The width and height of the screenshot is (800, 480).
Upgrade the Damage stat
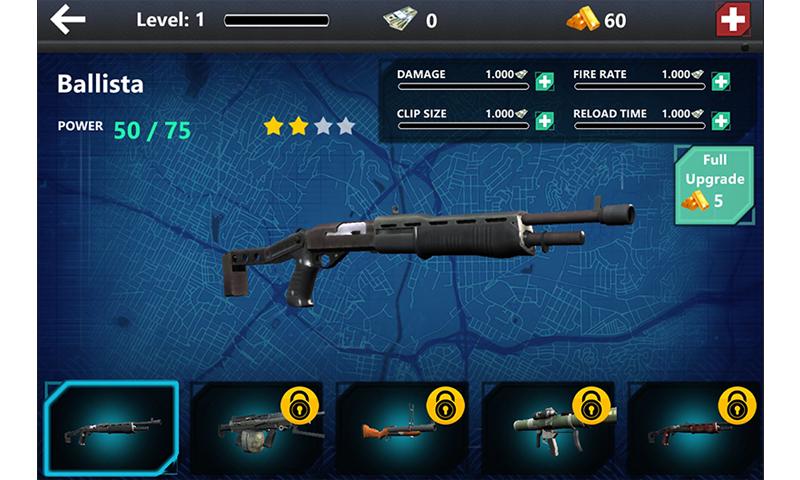(x=544, y=82)
